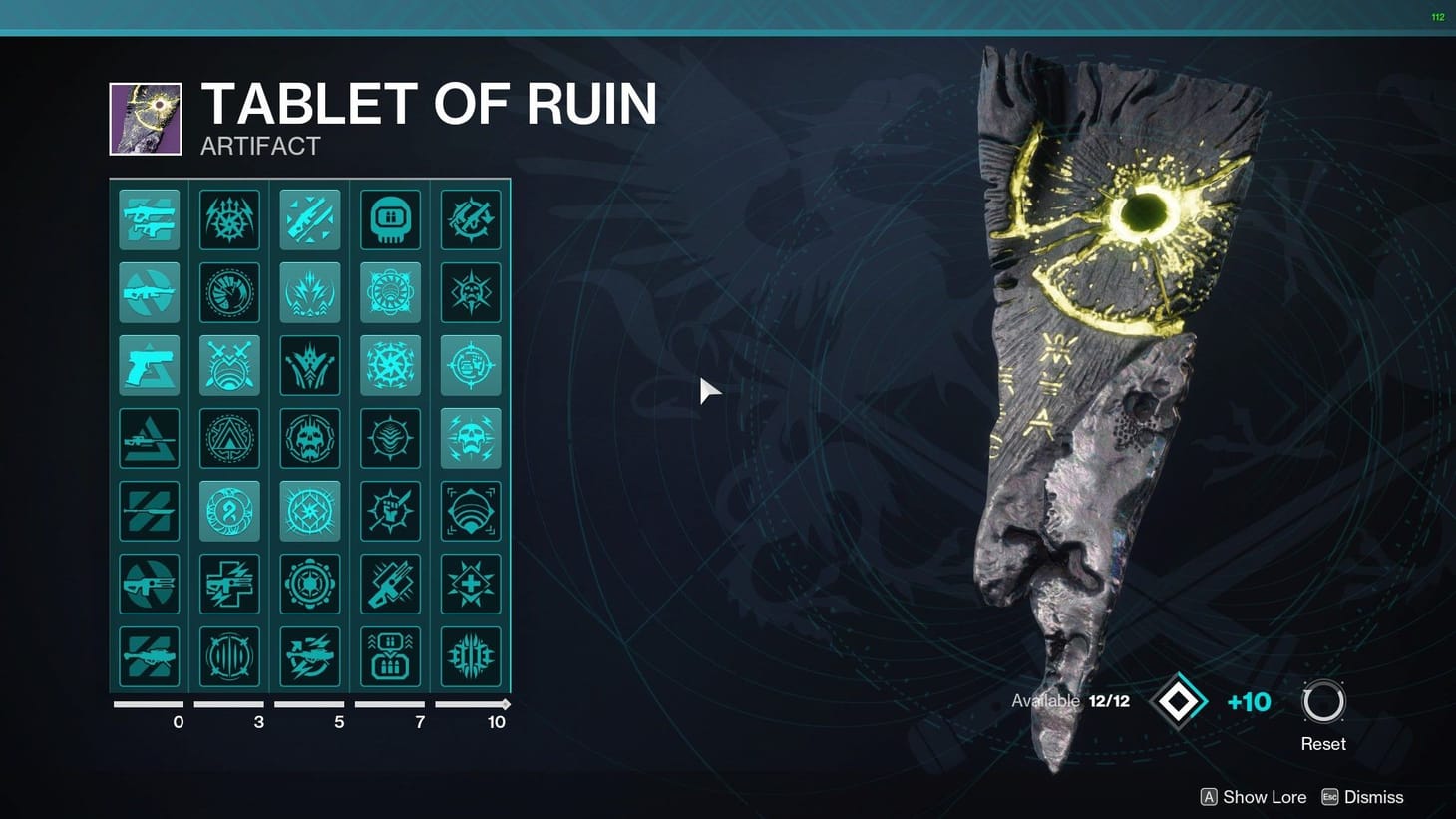Click the Tablet of Ruin artifact thumbnail

click(145, 117)
